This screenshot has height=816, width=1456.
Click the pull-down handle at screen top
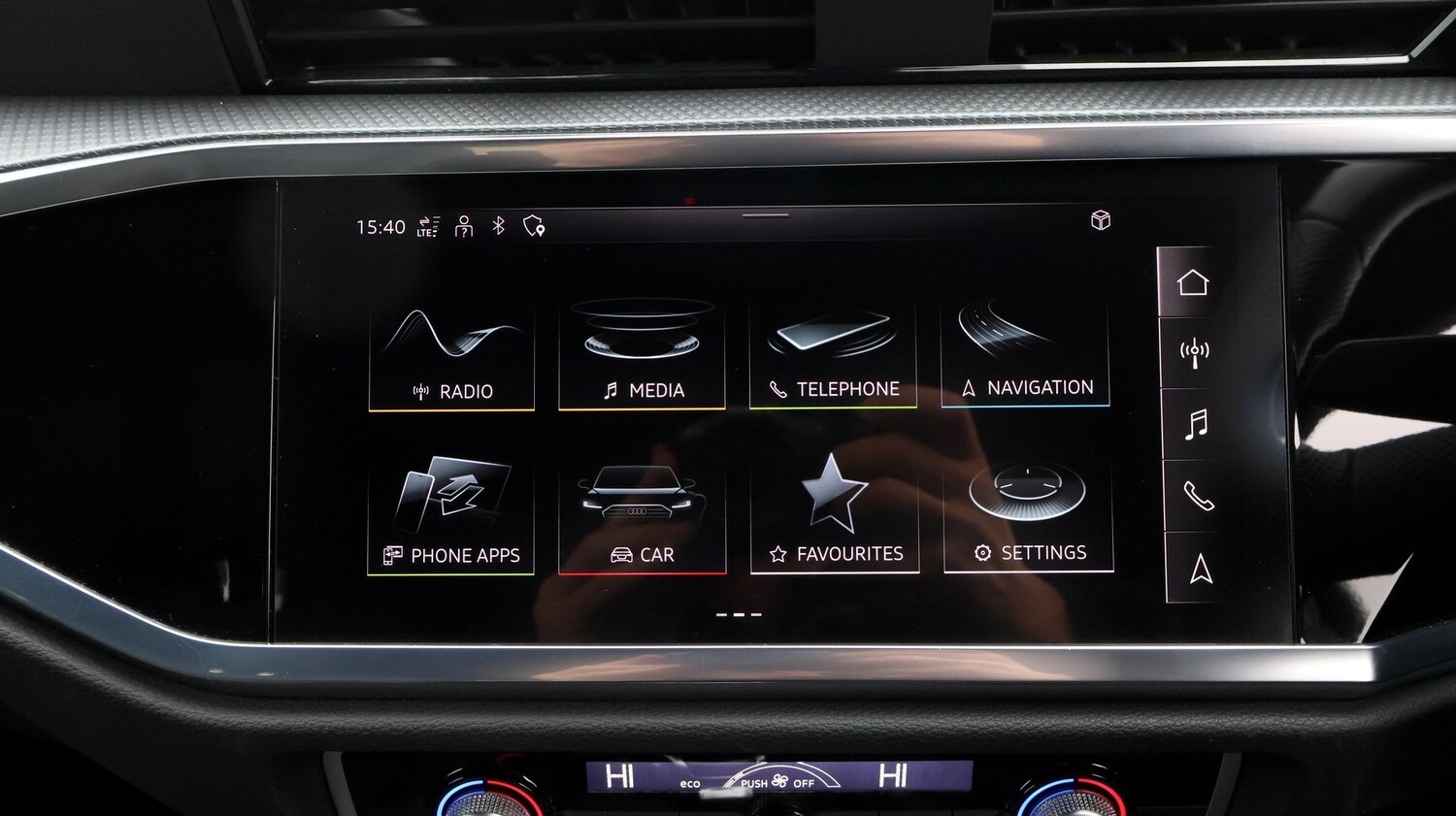[766, 215]
